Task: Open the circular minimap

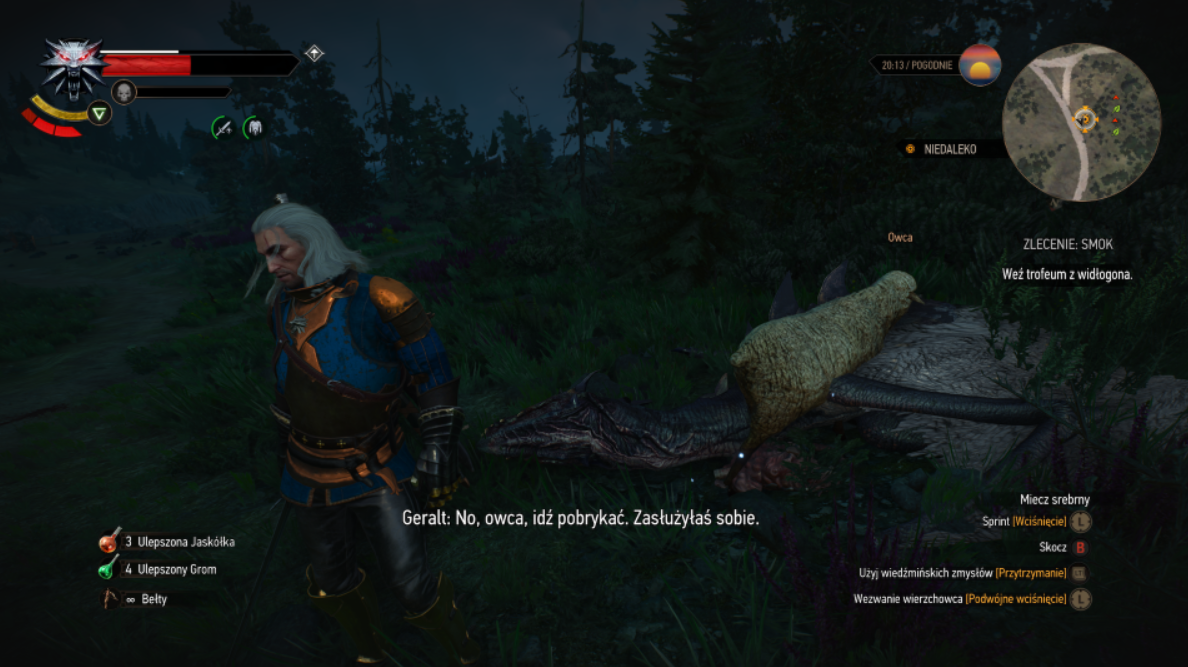Action: pos(1081,121)
